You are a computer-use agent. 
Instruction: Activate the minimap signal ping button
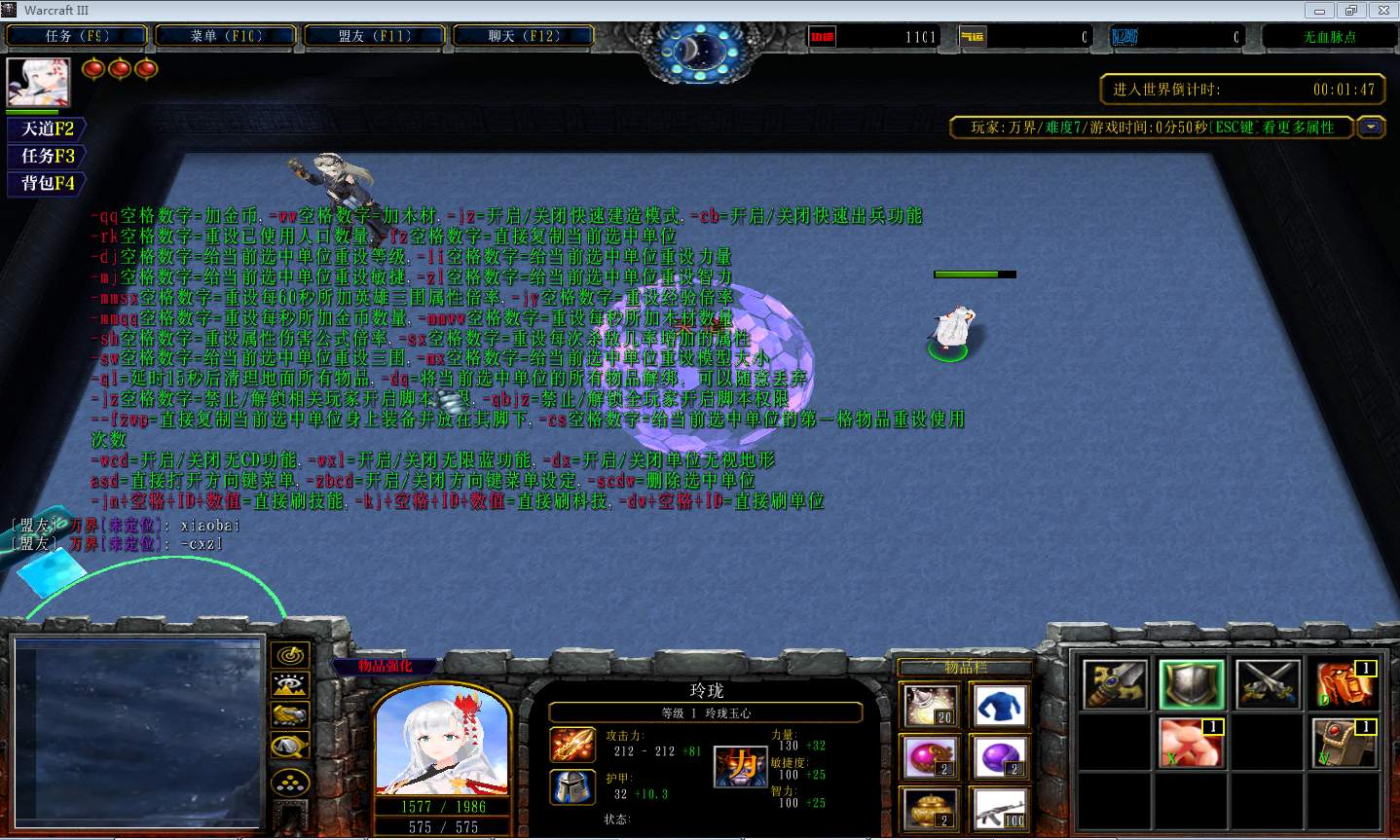tap(290, 655)
